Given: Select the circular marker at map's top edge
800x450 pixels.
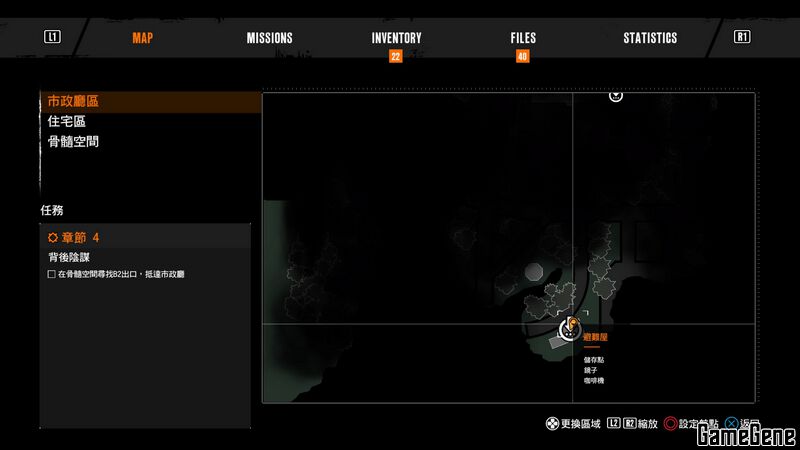Looking at the screenshot, I should tap(616, 95).
